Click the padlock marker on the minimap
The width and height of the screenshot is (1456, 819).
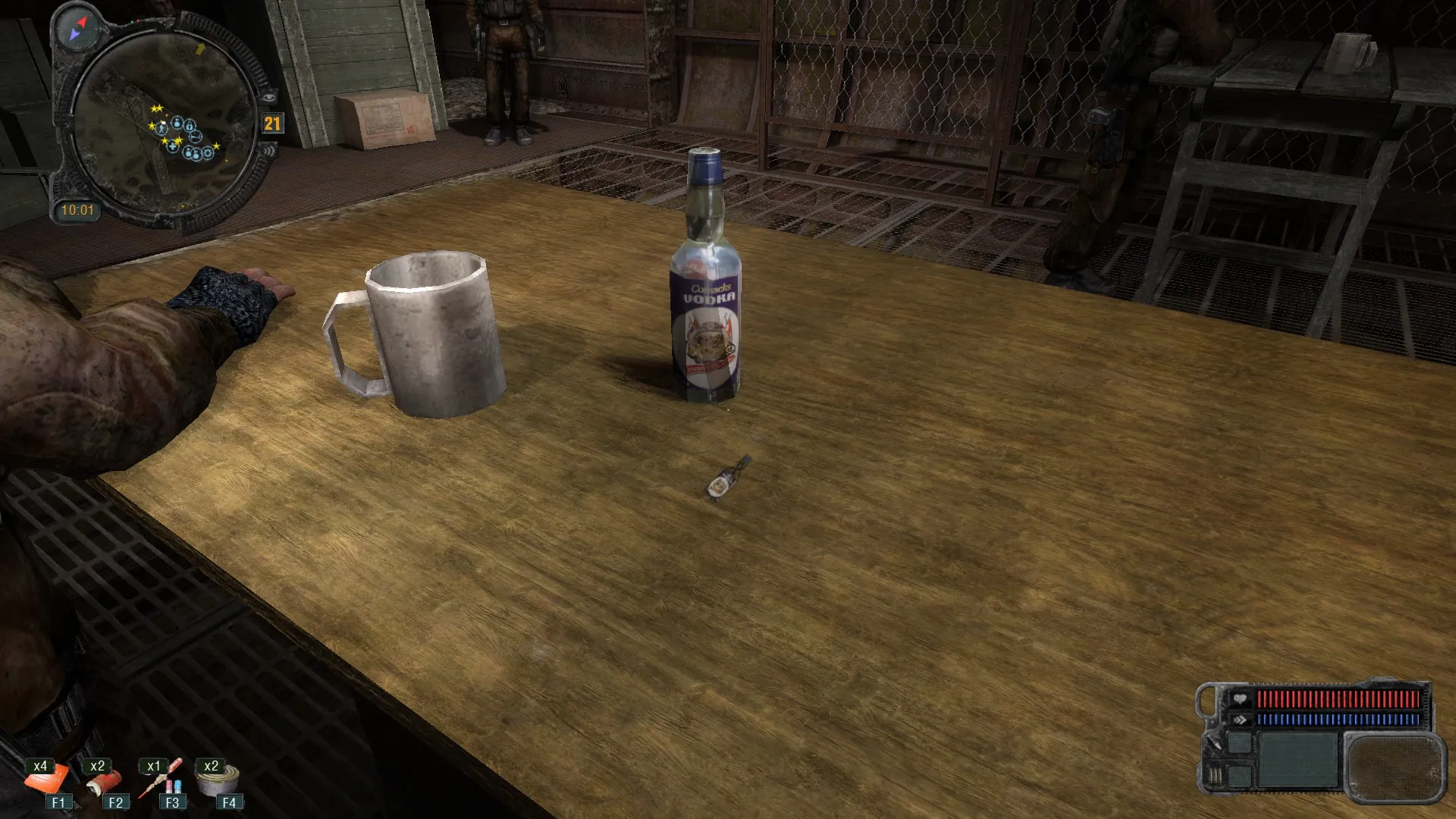189,127
